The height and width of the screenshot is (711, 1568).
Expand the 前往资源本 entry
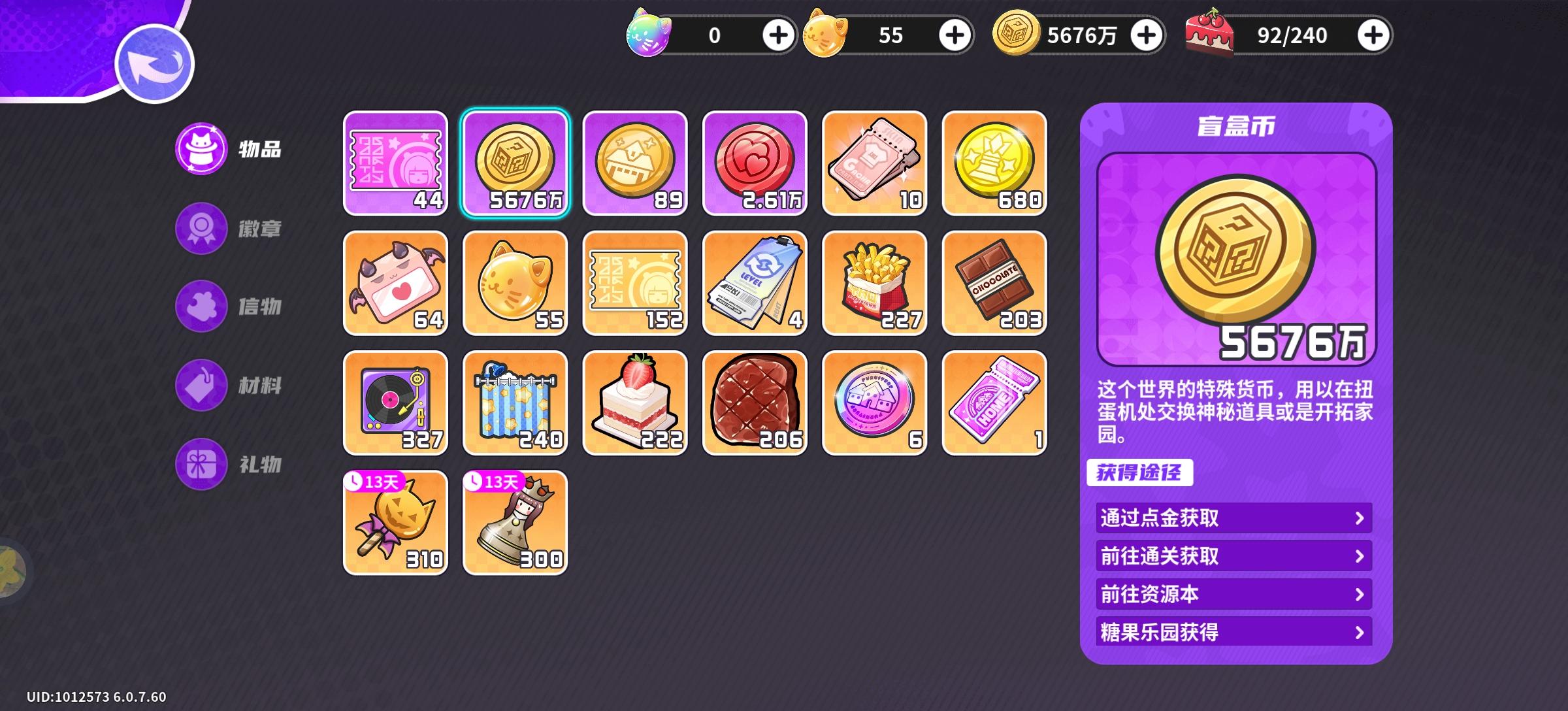[1232, 593]
